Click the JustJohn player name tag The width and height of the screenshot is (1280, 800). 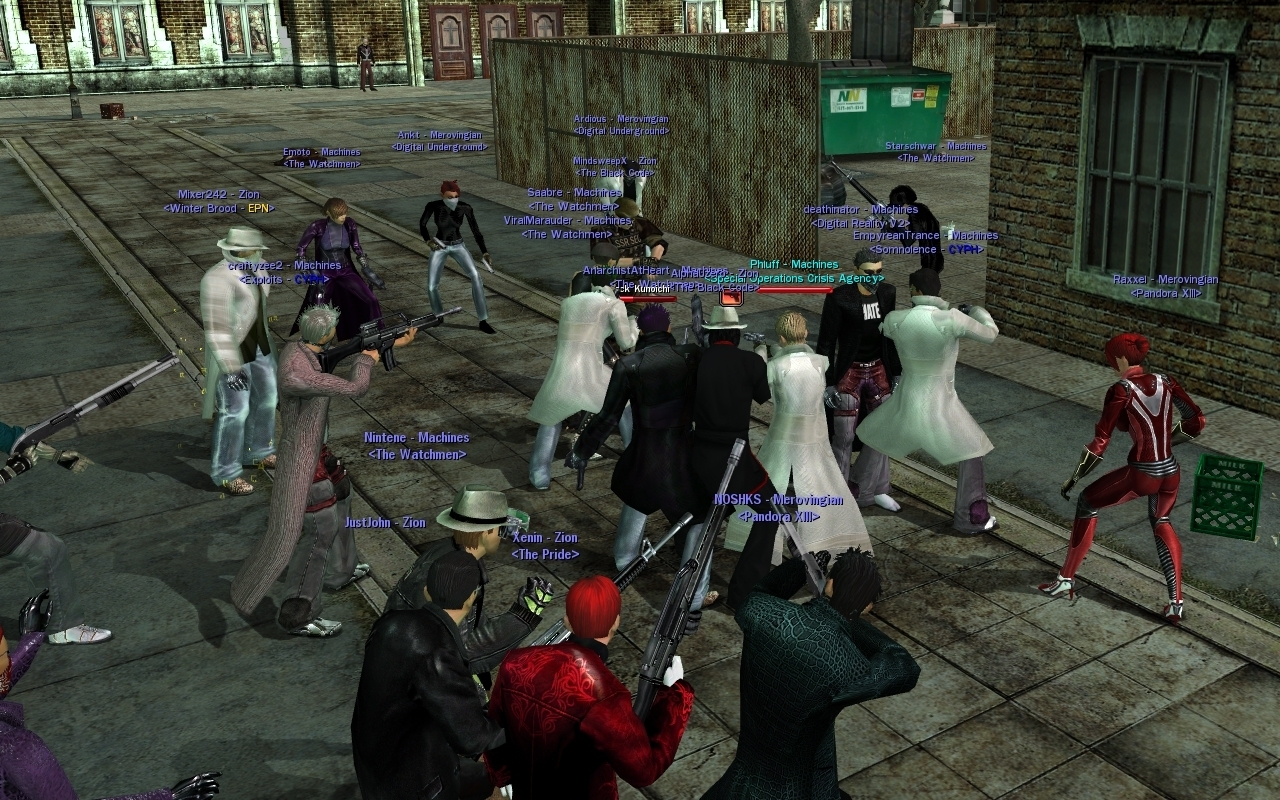pyautogui.click(x=385, y=523)
